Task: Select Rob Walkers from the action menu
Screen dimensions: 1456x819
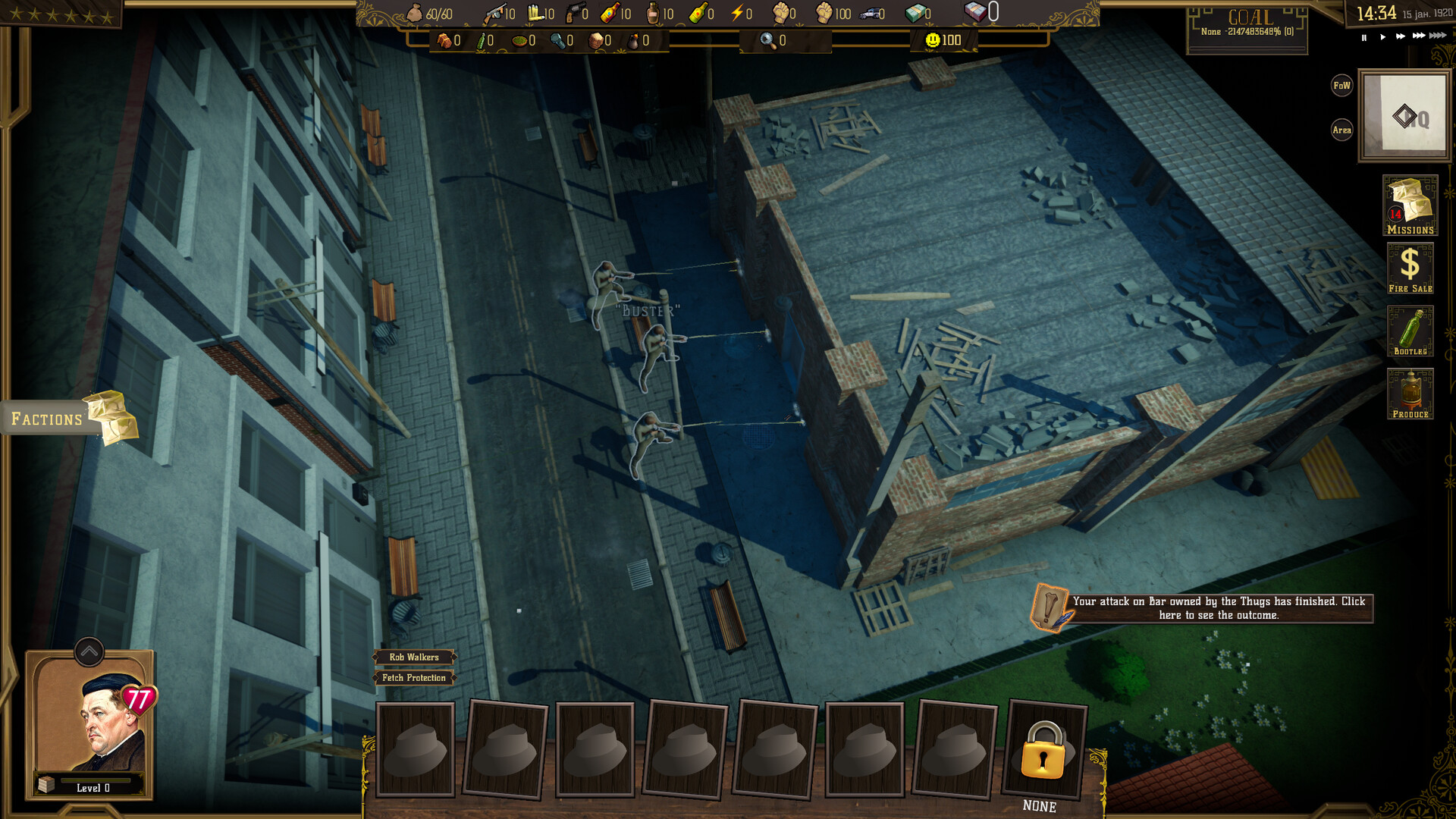Action: coord(413,658)
